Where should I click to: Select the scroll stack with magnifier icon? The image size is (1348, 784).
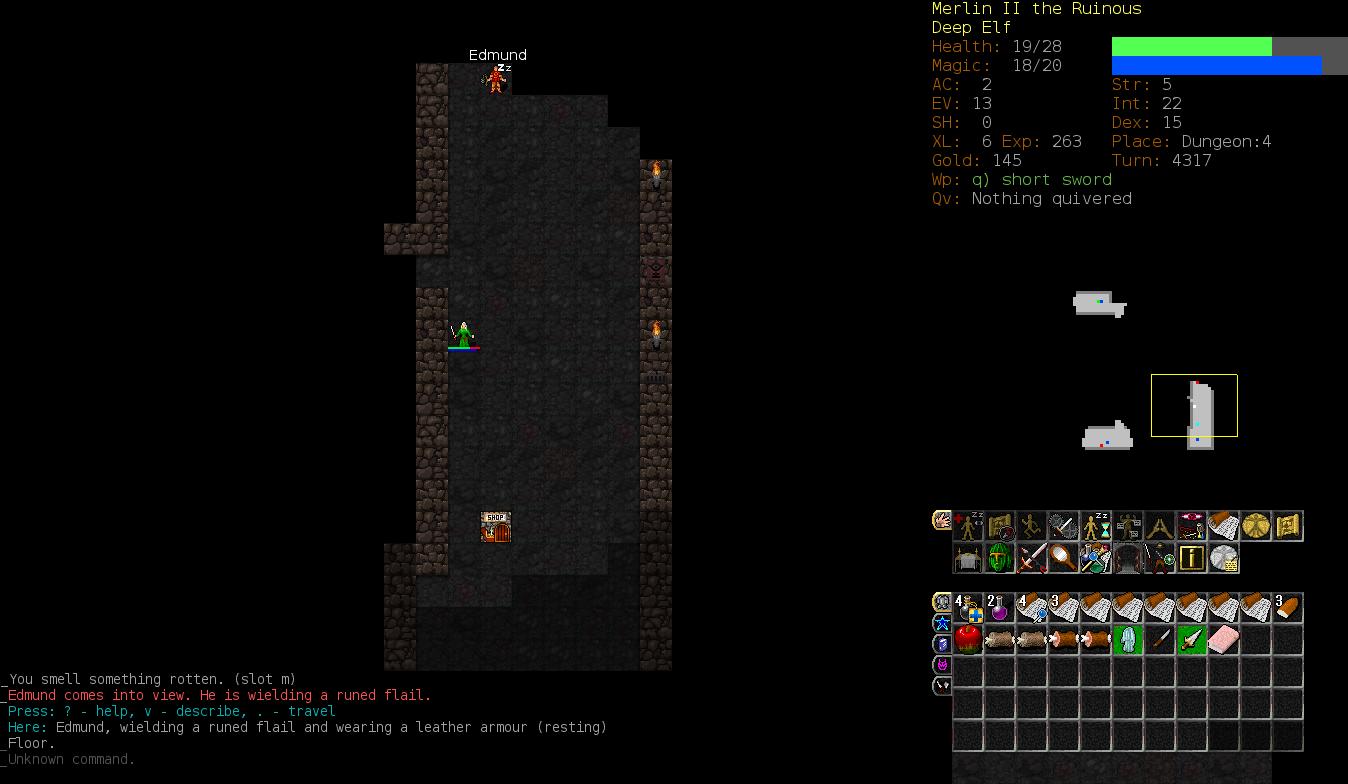click(x=1031, y=608)
